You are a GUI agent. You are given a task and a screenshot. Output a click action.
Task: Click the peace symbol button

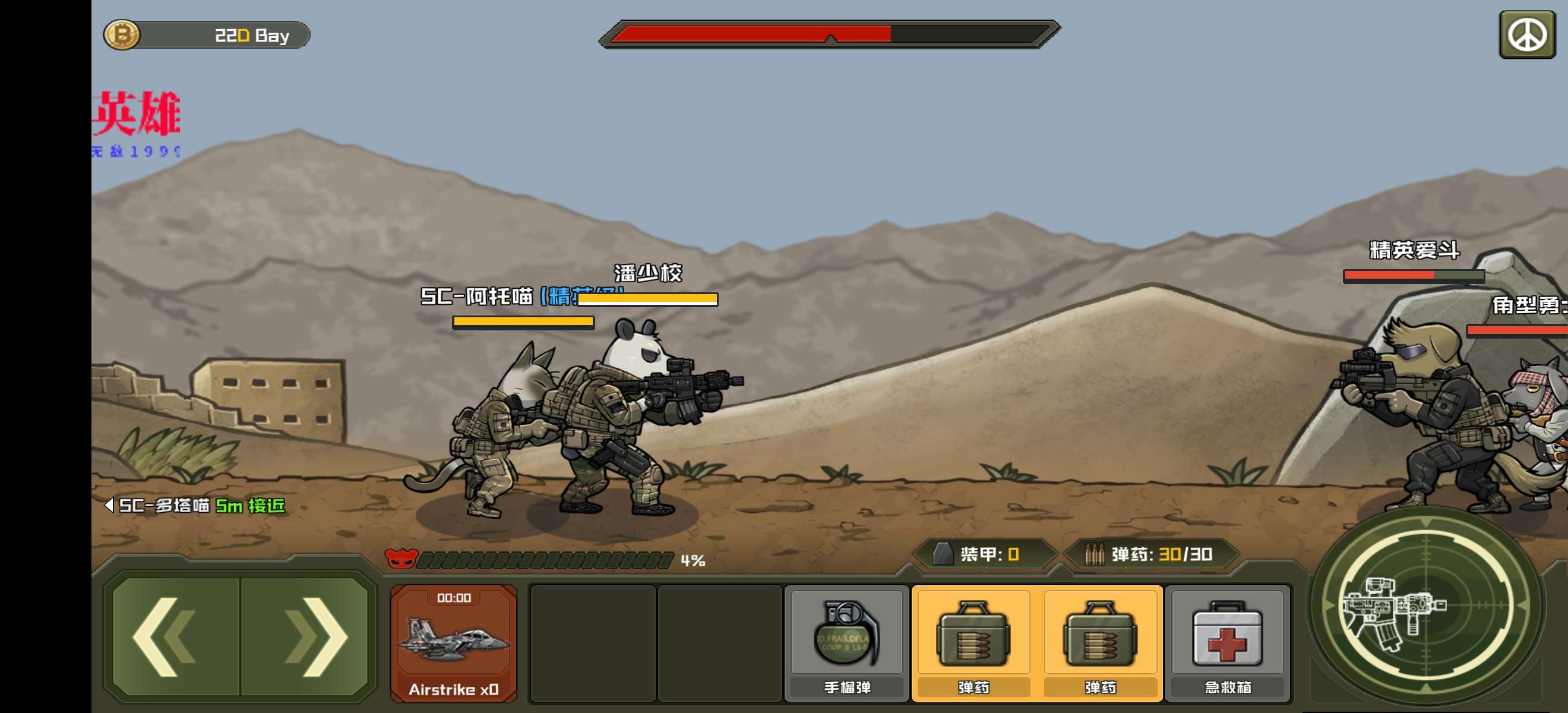pos(1526,34)
